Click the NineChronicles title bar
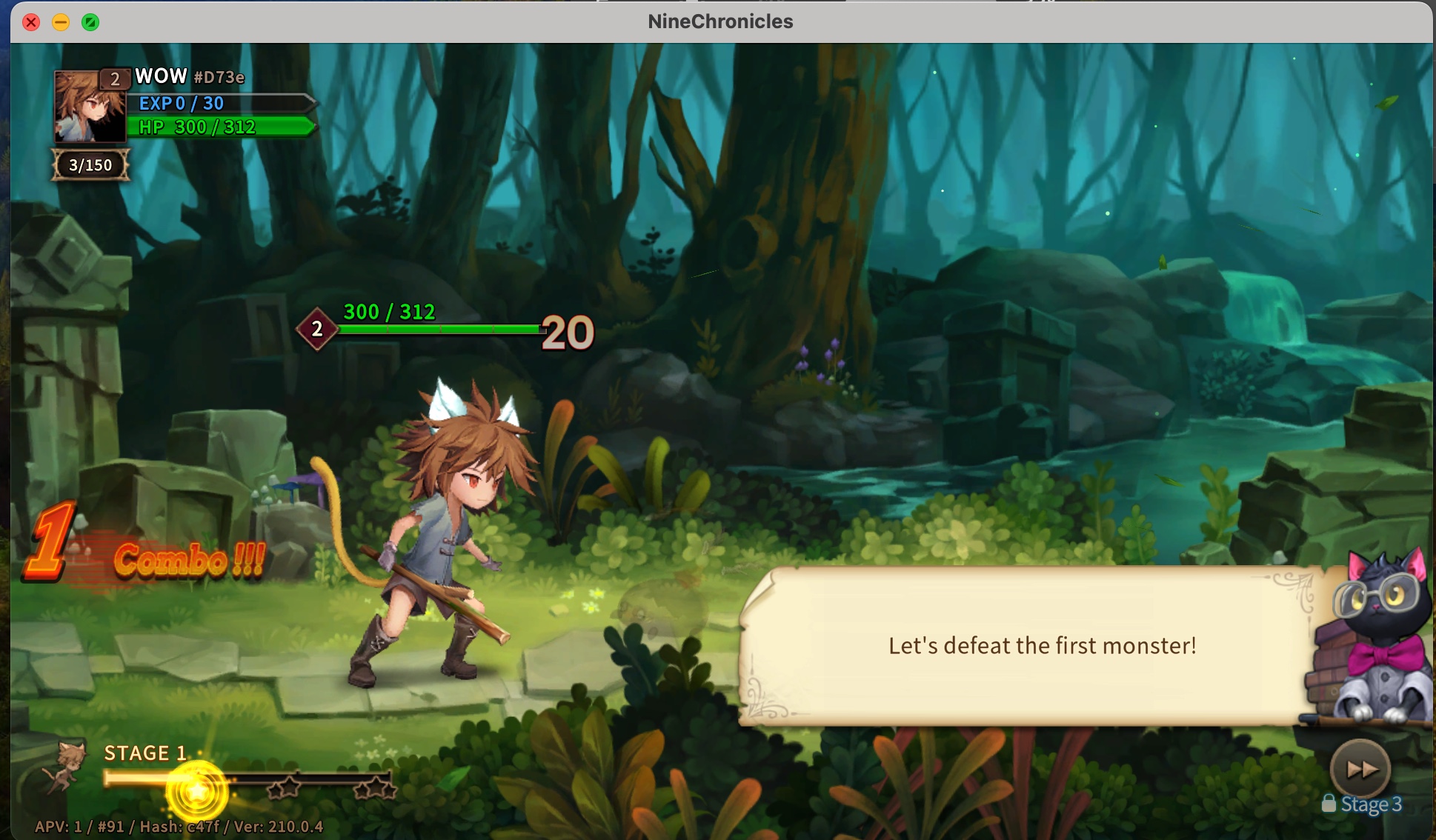This screenshot has height=840, width=1436. [719, 21]
